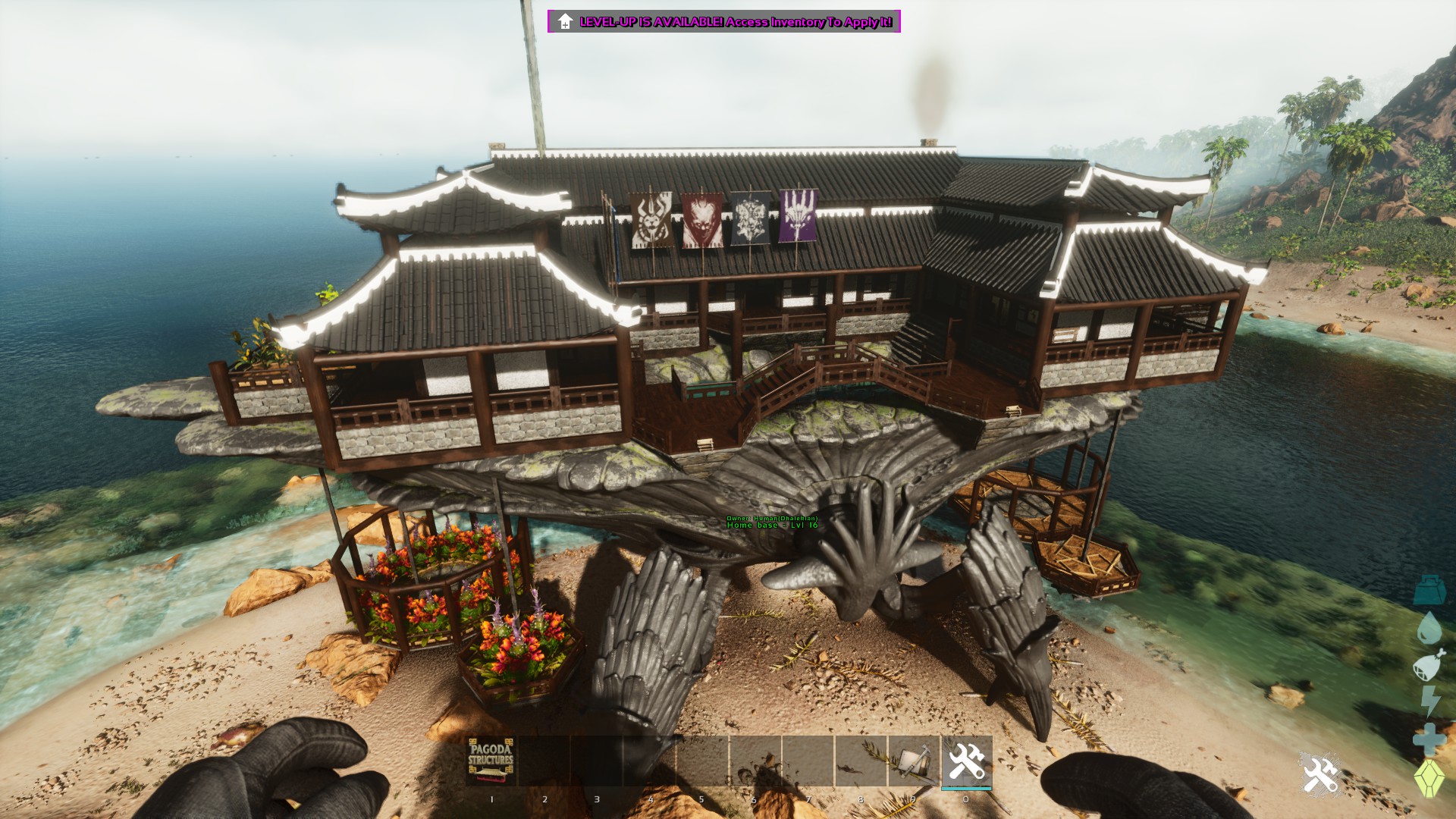Click the food pouch stat icon
This screenshot has width=1456, height=819.
[1428, 667]
